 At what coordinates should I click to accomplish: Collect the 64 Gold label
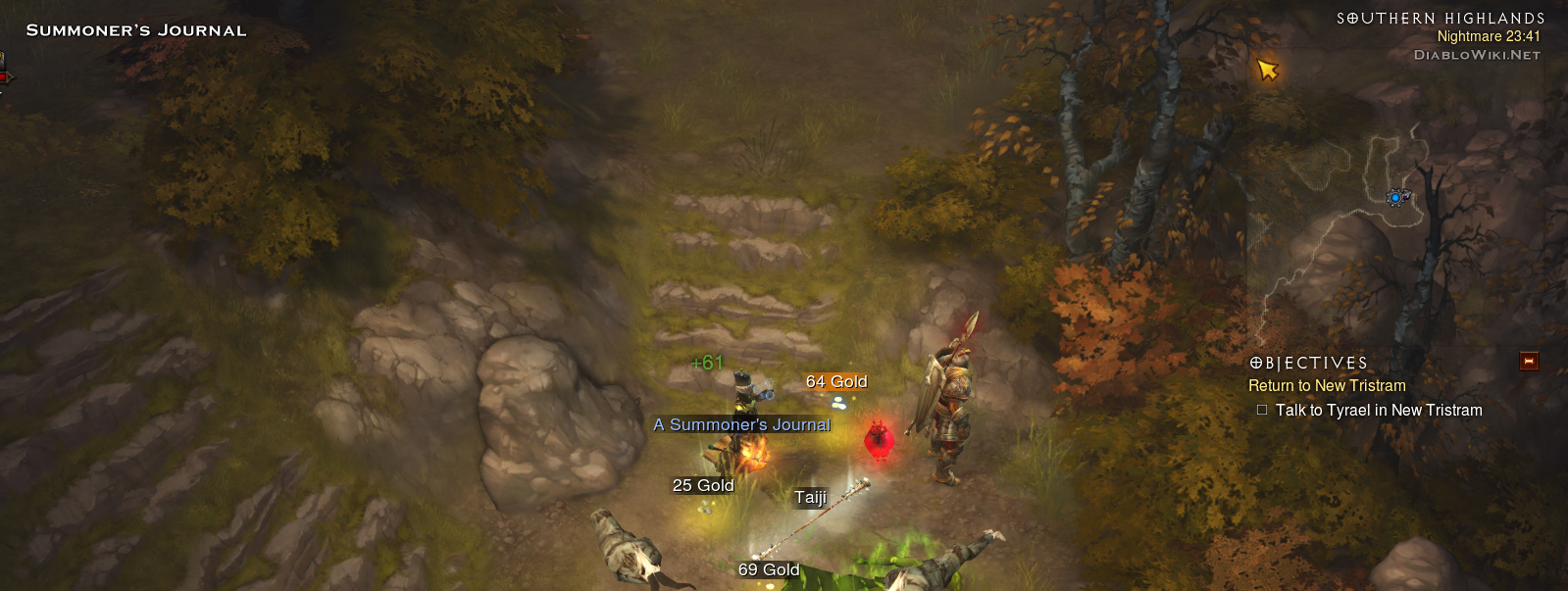(x=836, y=381)
